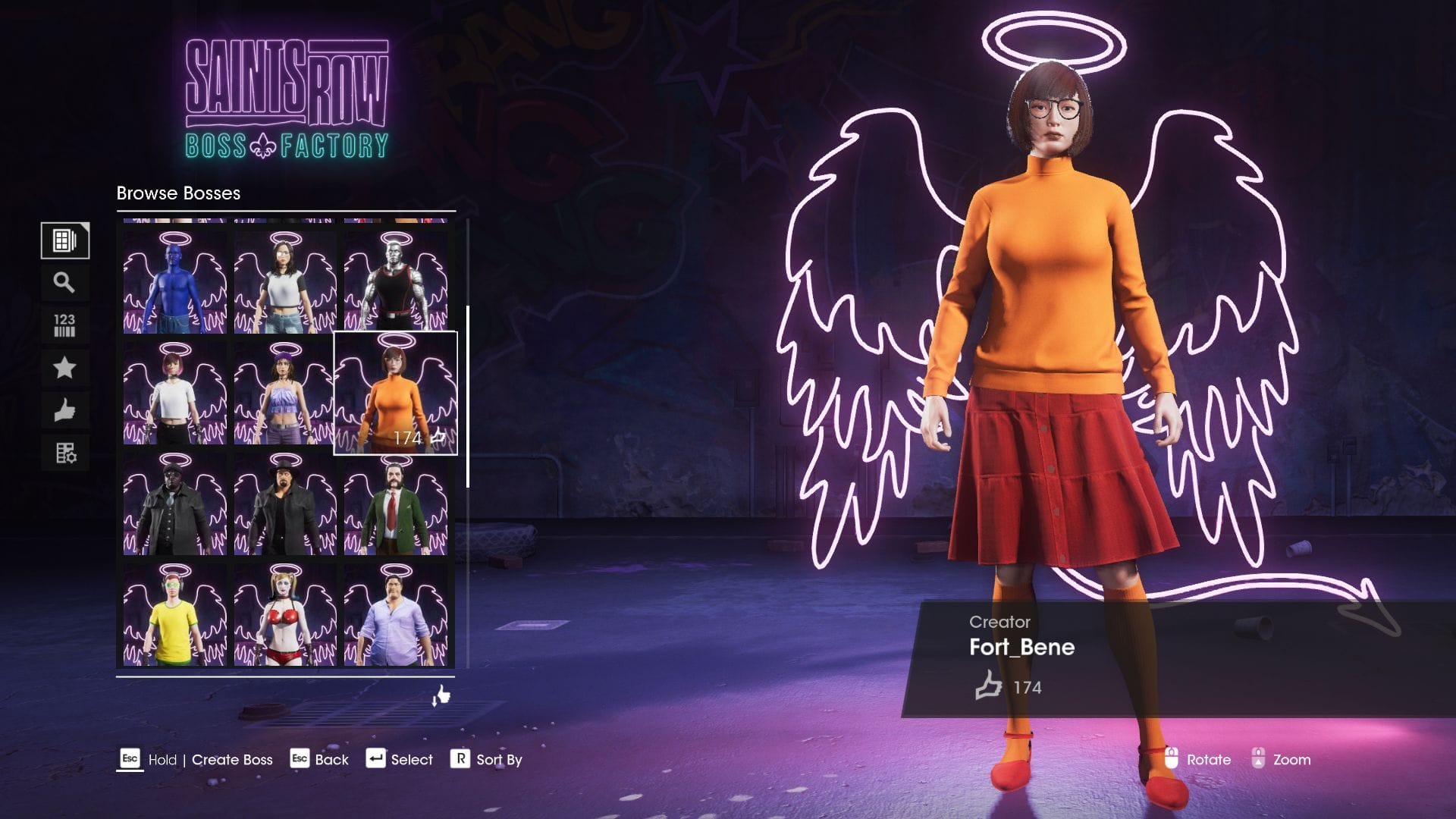
Task: Open the boss management settings icon
Action: (x=65, y=452)
